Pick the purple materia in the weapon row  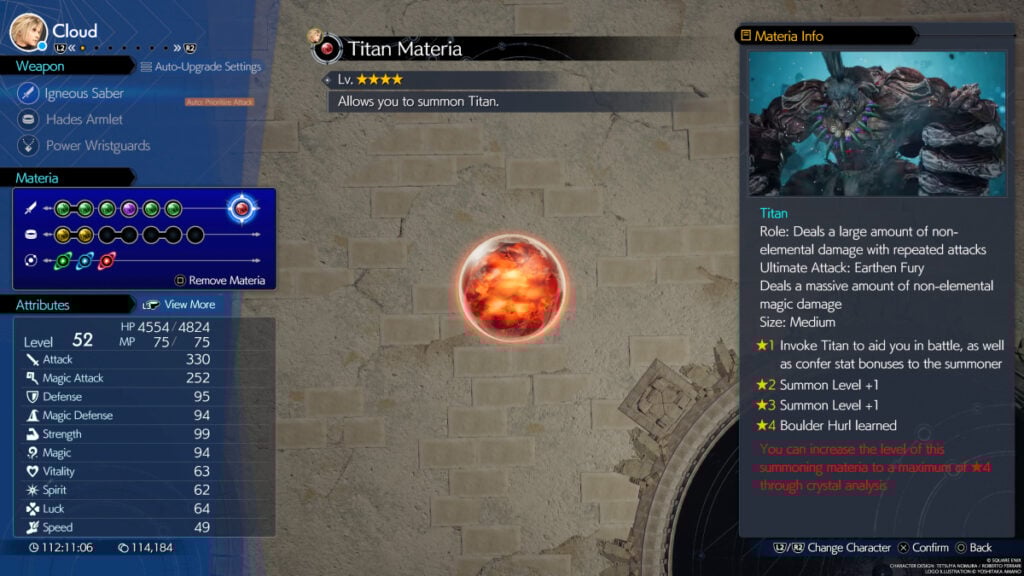pos(129,209)
